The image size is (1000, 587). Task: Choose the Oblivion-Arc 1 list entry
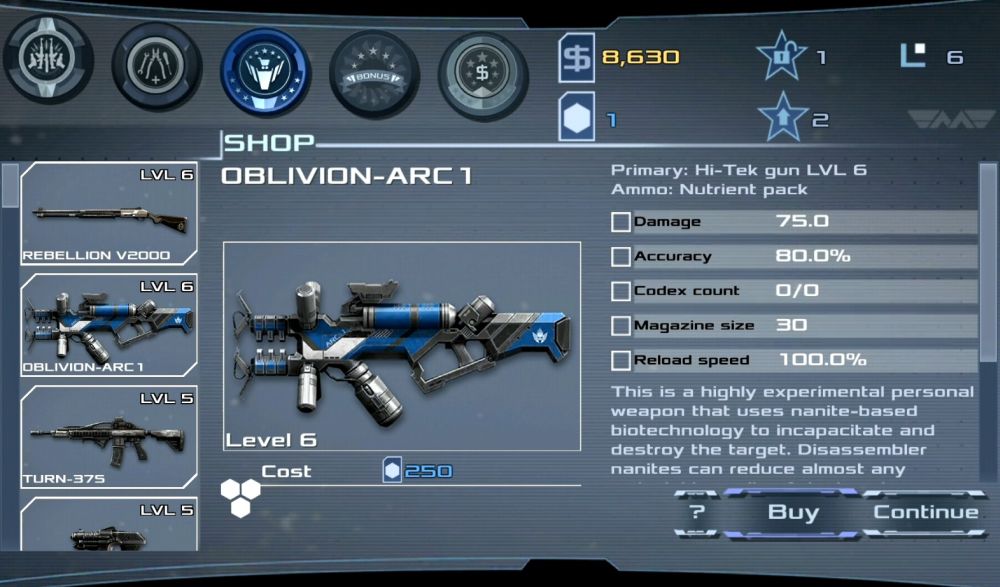click(x=109, y=325)
